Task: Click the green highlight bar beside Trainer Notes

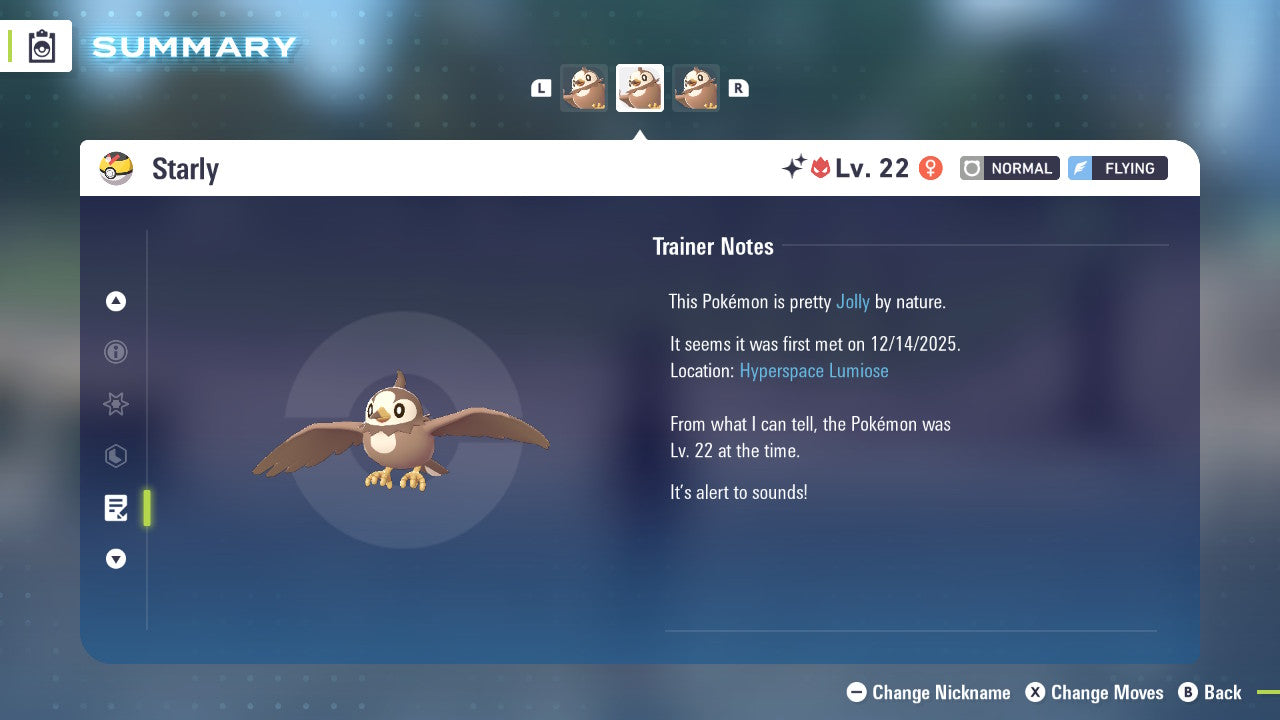Action: tap(146, 508)
